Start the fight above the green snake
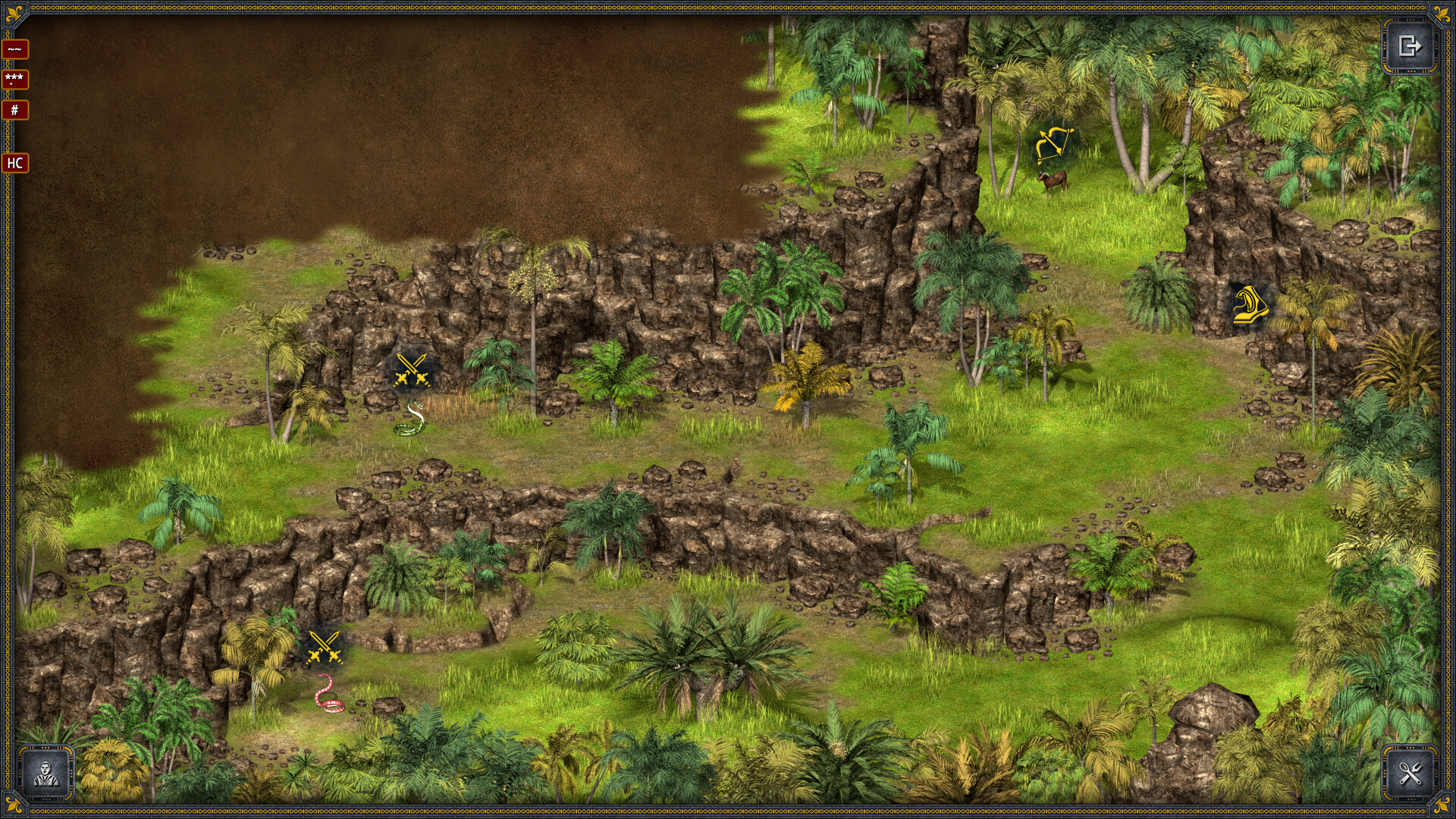Image resolution: width=1456 pixels, height=819 pixels. (412, 371)
